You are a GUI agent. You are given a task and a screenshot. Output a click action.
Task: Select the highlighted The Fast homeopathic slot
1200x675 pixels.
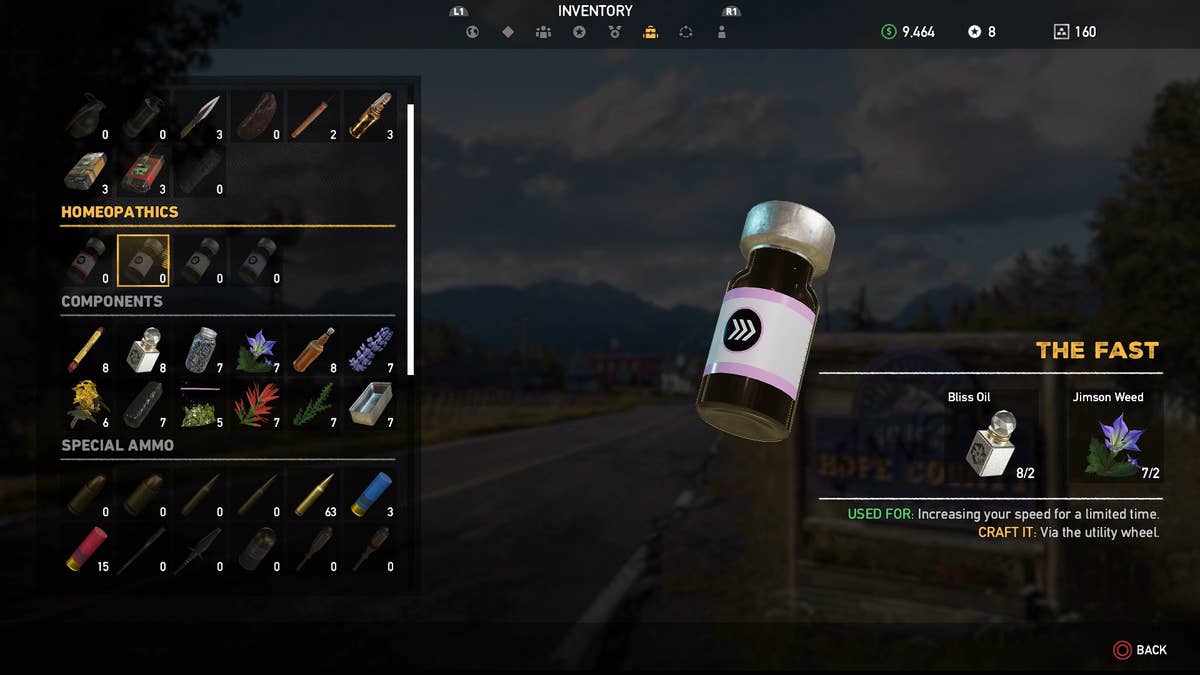(143, 261)
